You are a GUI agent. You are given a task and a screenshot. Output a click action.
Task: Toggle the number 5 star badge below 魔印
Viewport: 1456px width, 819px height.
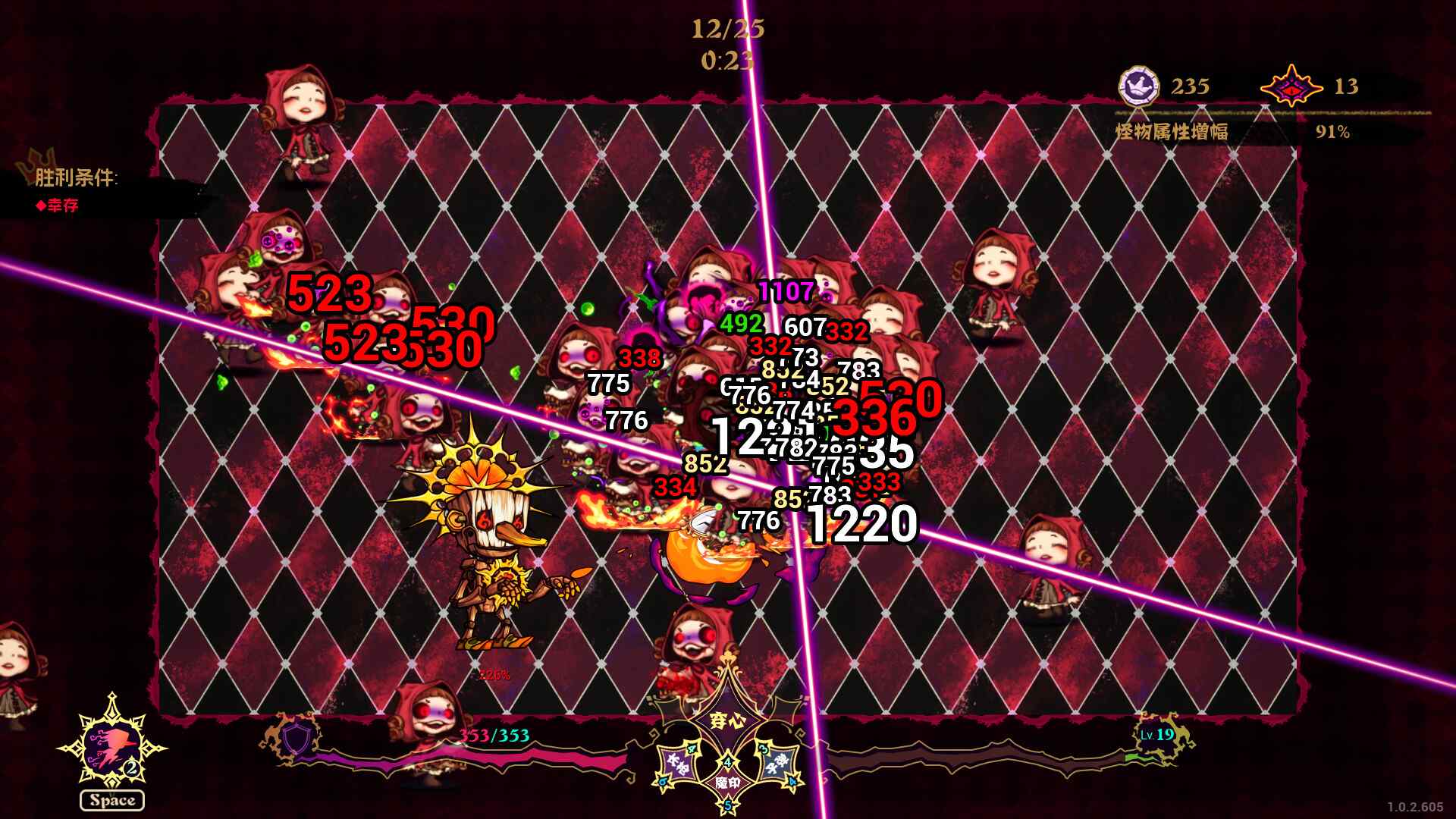point(728,806)
